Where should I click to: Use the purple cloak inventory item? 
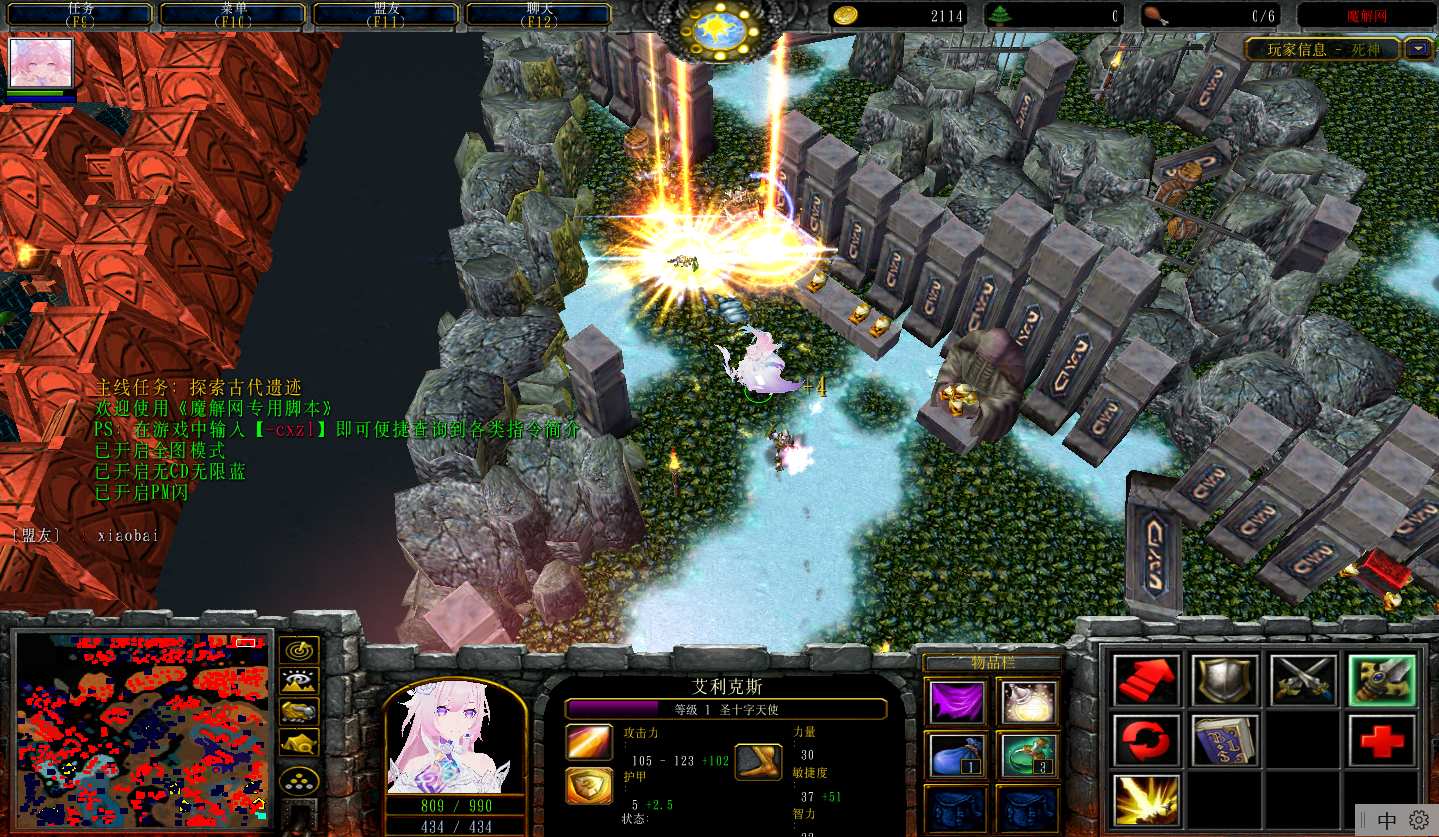coord(955,701)
